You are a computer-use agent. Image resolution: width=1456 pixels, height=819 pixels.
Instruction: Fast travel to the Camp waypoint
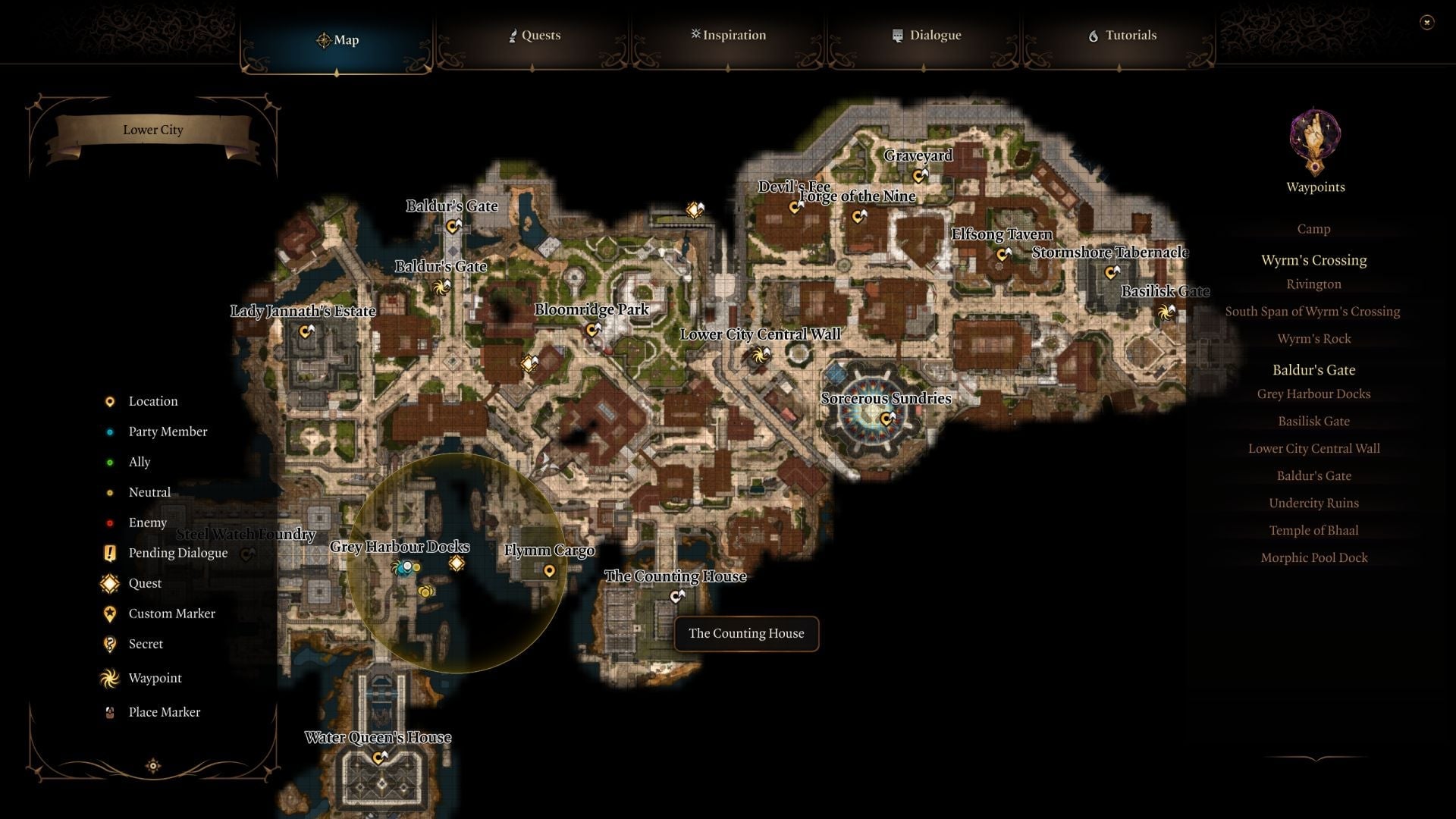[x=1313, y=228]
